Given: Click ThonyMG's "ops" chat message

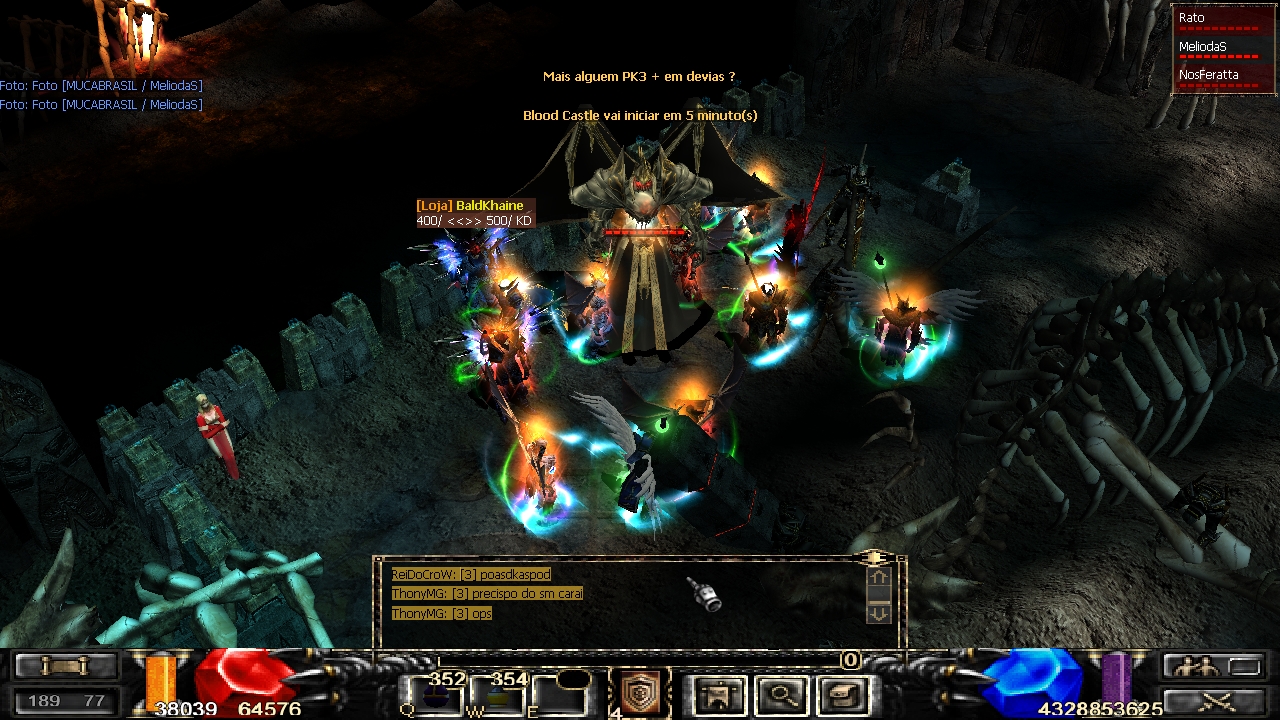Looking at the screenshot, I should pyautogui.click(x=442, y=613).
